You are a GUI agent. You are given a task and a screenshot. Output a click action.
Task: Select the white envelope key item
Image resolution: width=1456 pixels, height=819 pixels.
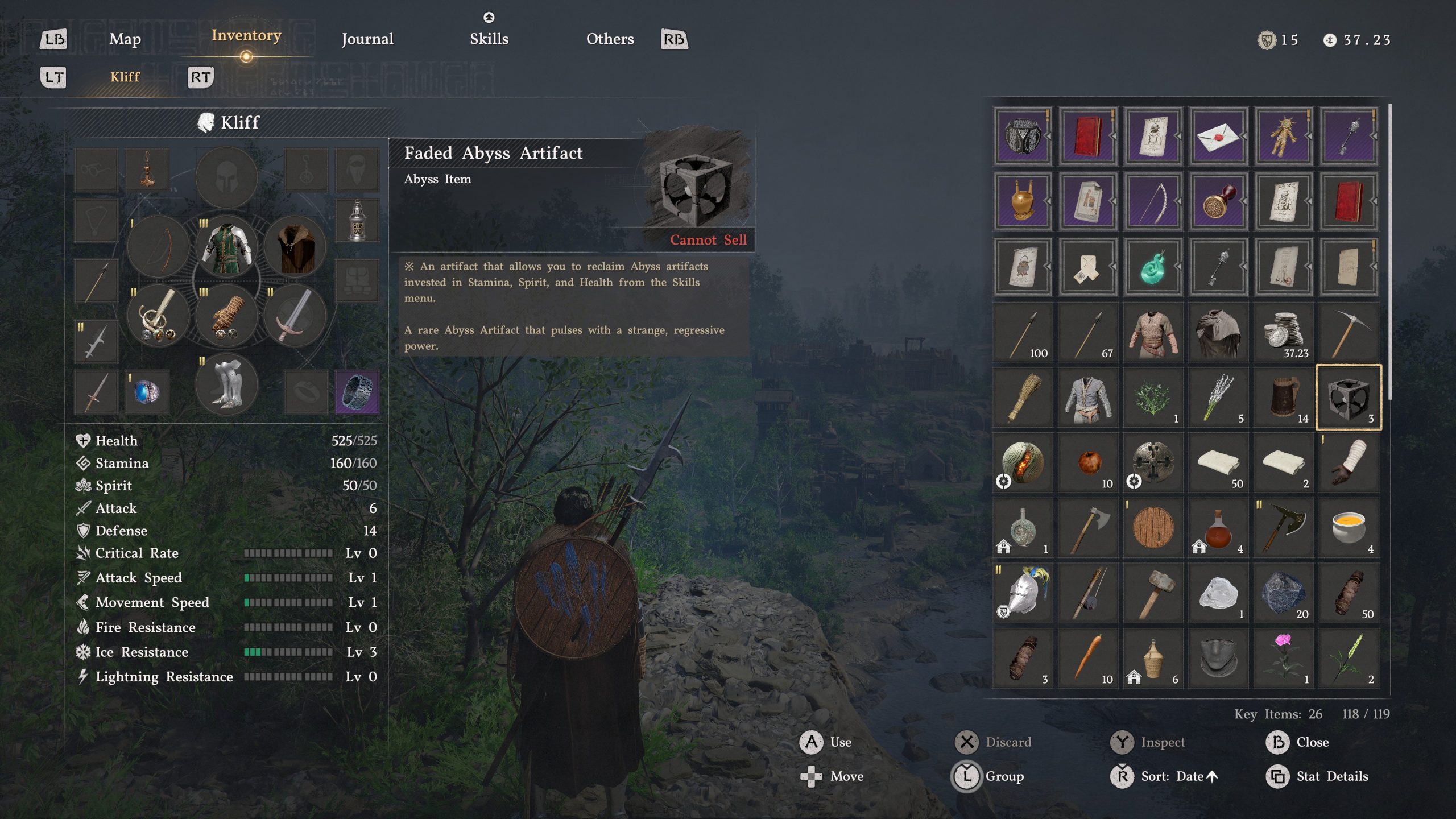(1218, 136)
